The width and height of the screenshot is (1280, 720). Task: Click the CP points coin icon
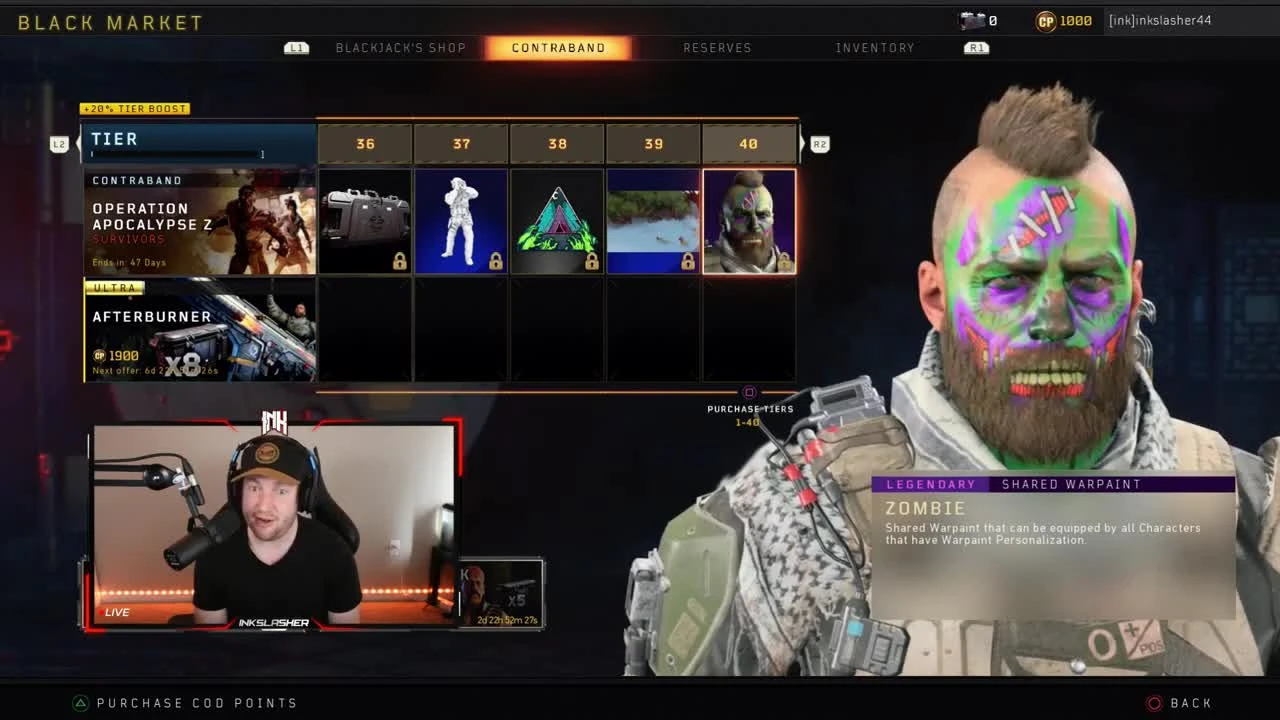(x=1046, y=21)
